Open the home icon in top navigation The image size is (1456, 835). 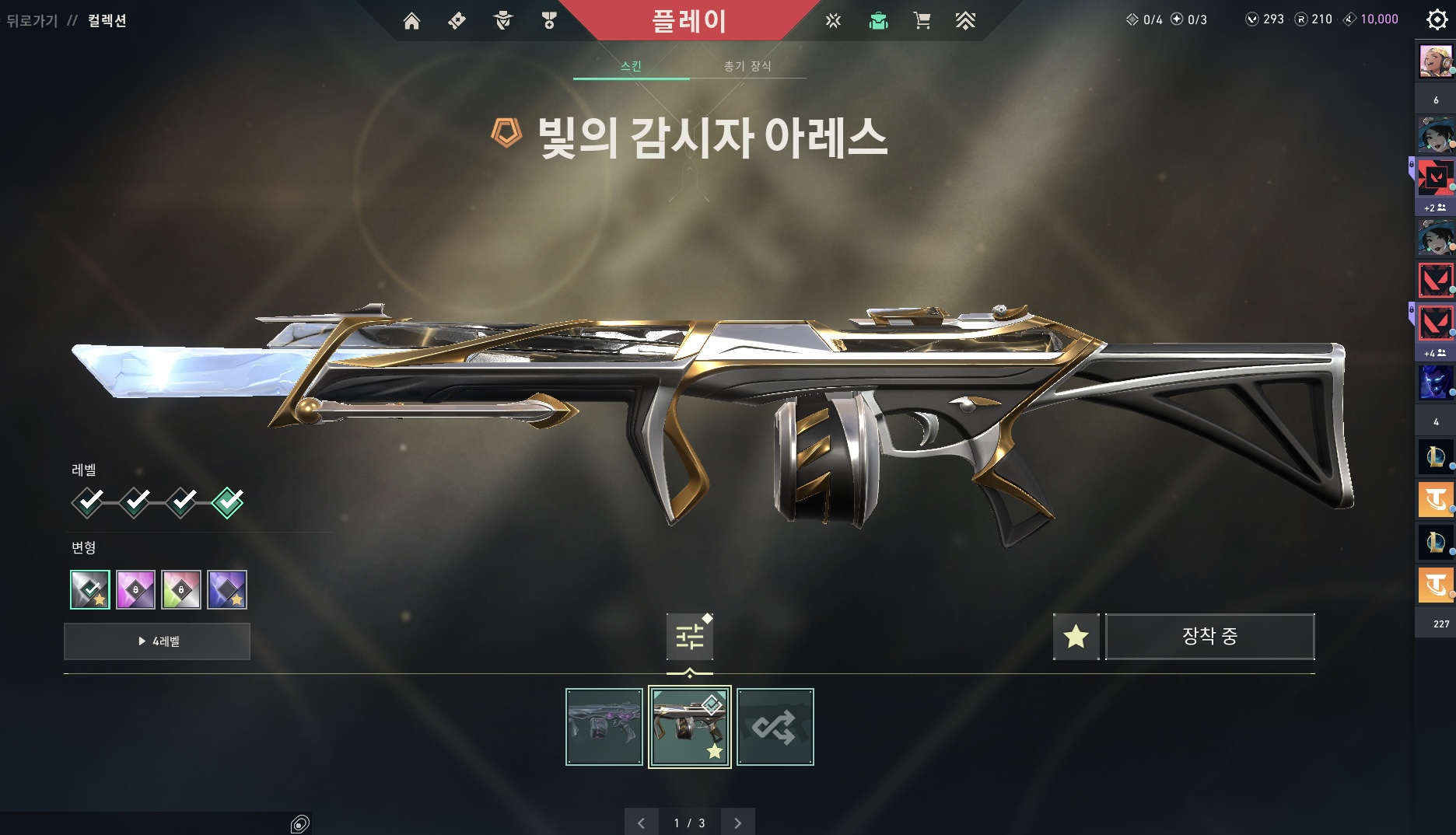point(411,21)
